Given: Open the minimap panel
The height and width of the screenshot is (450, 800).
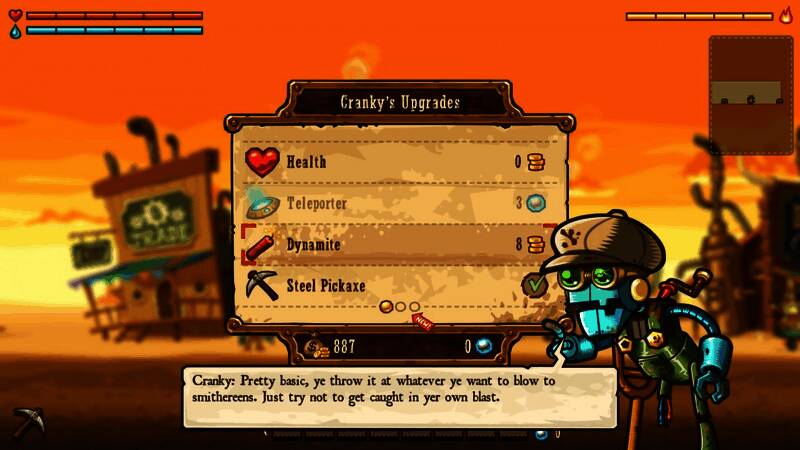Looking at the screenshot, I should tap(751, 96).
